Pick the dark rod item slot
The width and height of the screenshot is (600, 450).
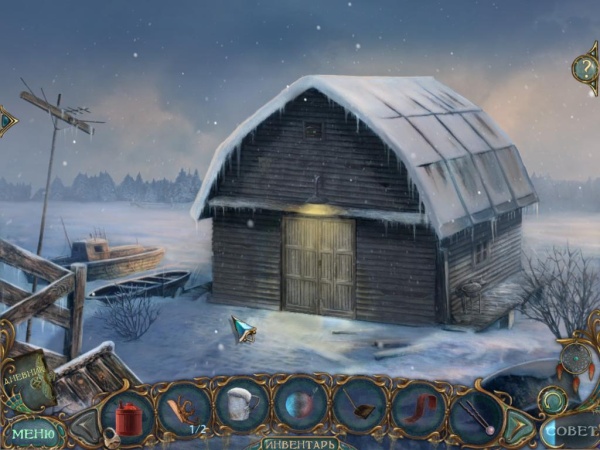pyautogui.click(x=476, y=412)
